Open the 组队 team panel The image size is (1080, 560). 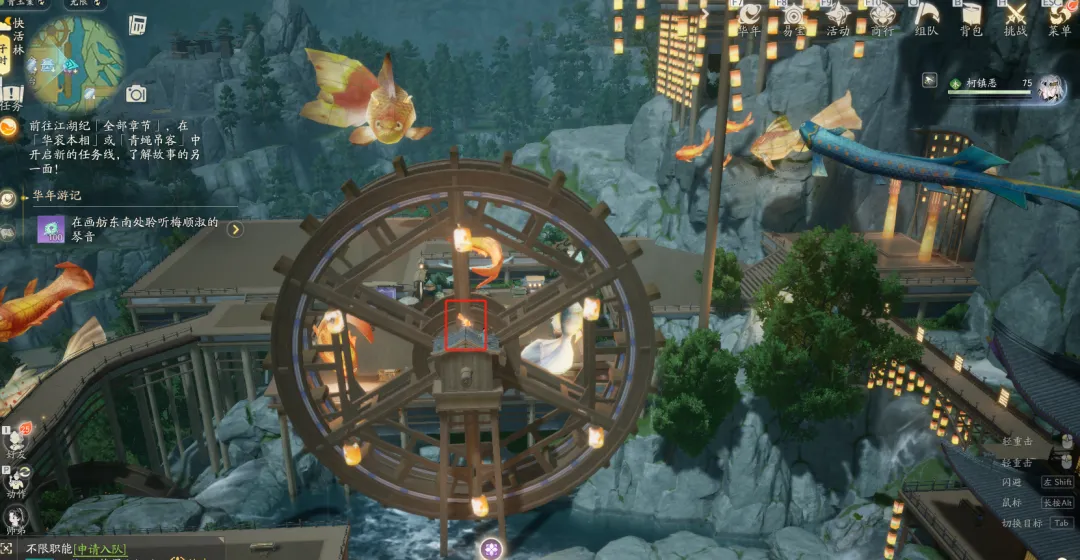pos(927,17)
